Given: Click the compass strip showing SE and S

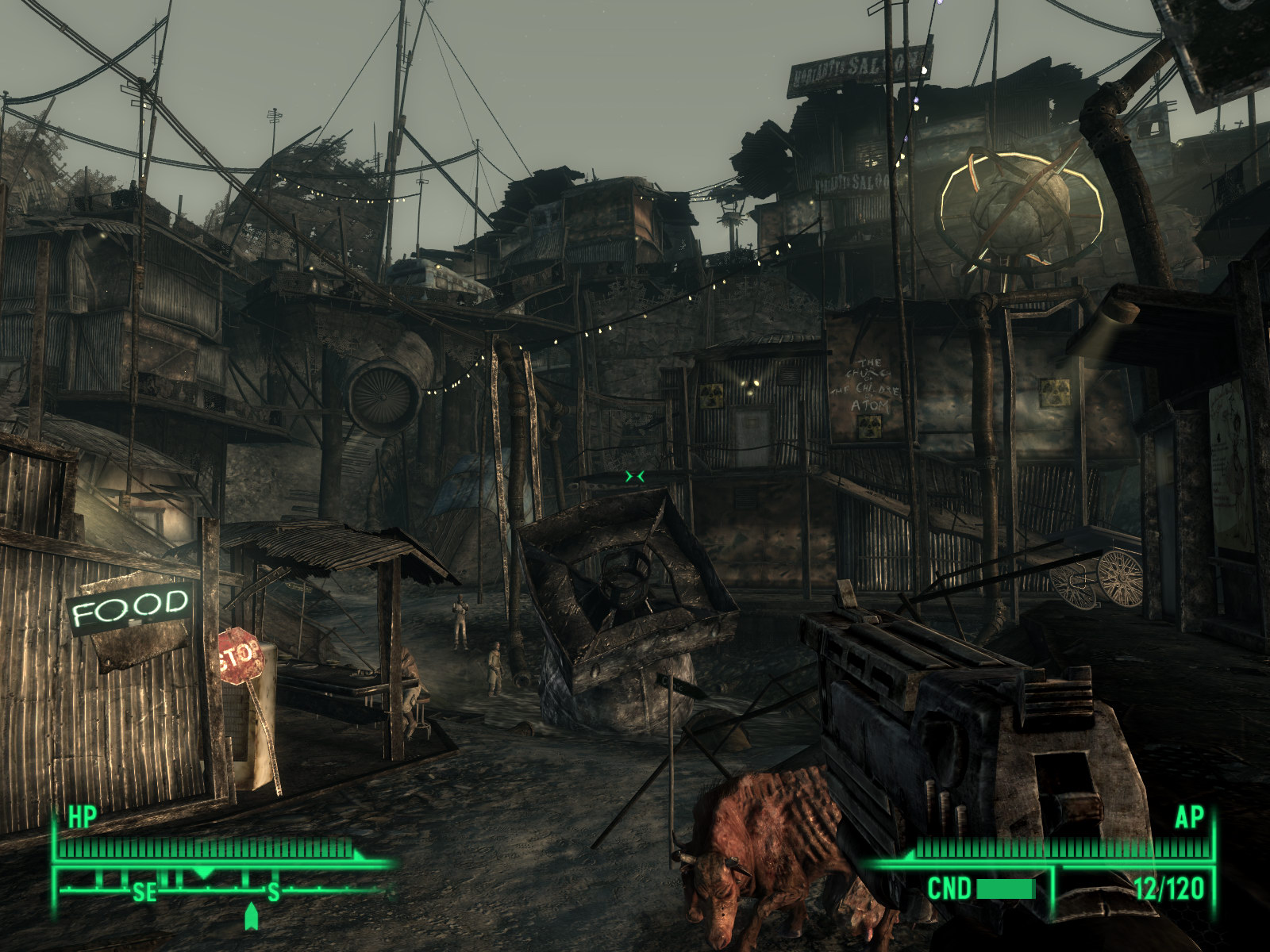Looking at the screenshot, I should click(x=222, y=889).
